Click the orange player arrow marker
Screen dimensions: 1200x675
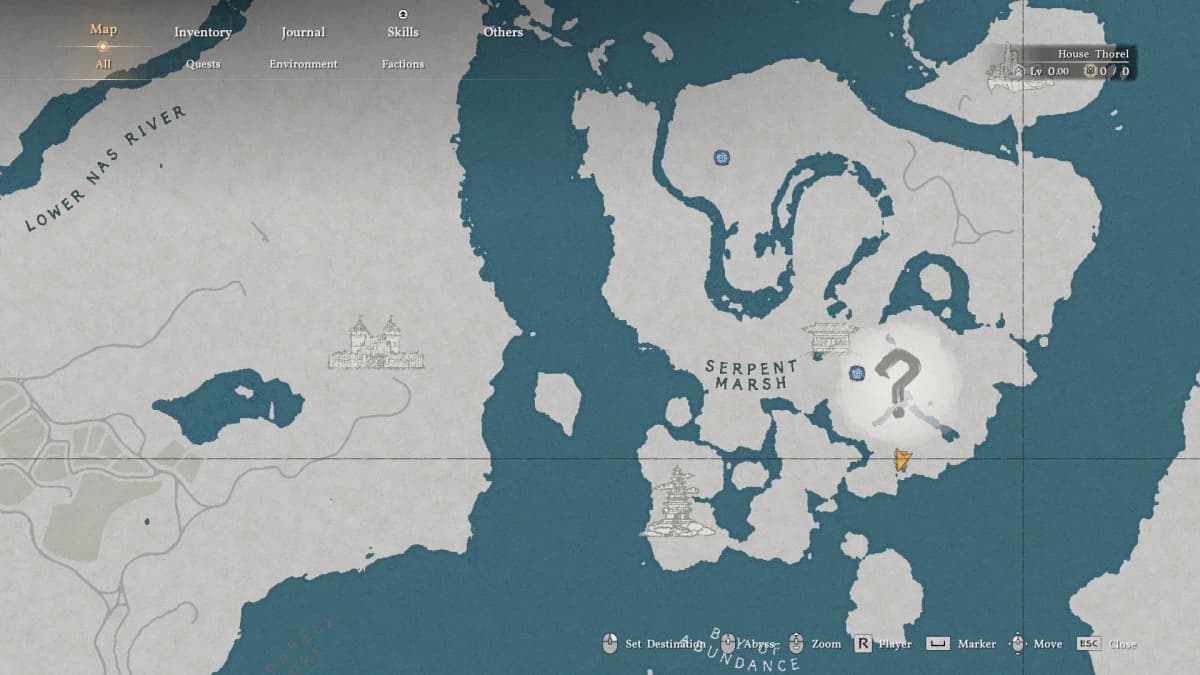[902, 459]
